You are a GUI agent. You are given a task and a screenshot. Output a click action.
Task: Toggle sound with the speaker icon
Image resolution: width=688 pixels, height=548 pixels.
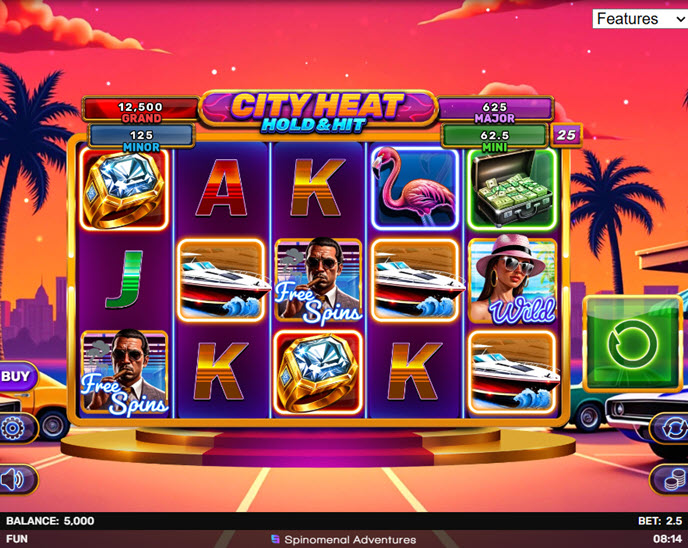tap(13, 480)
